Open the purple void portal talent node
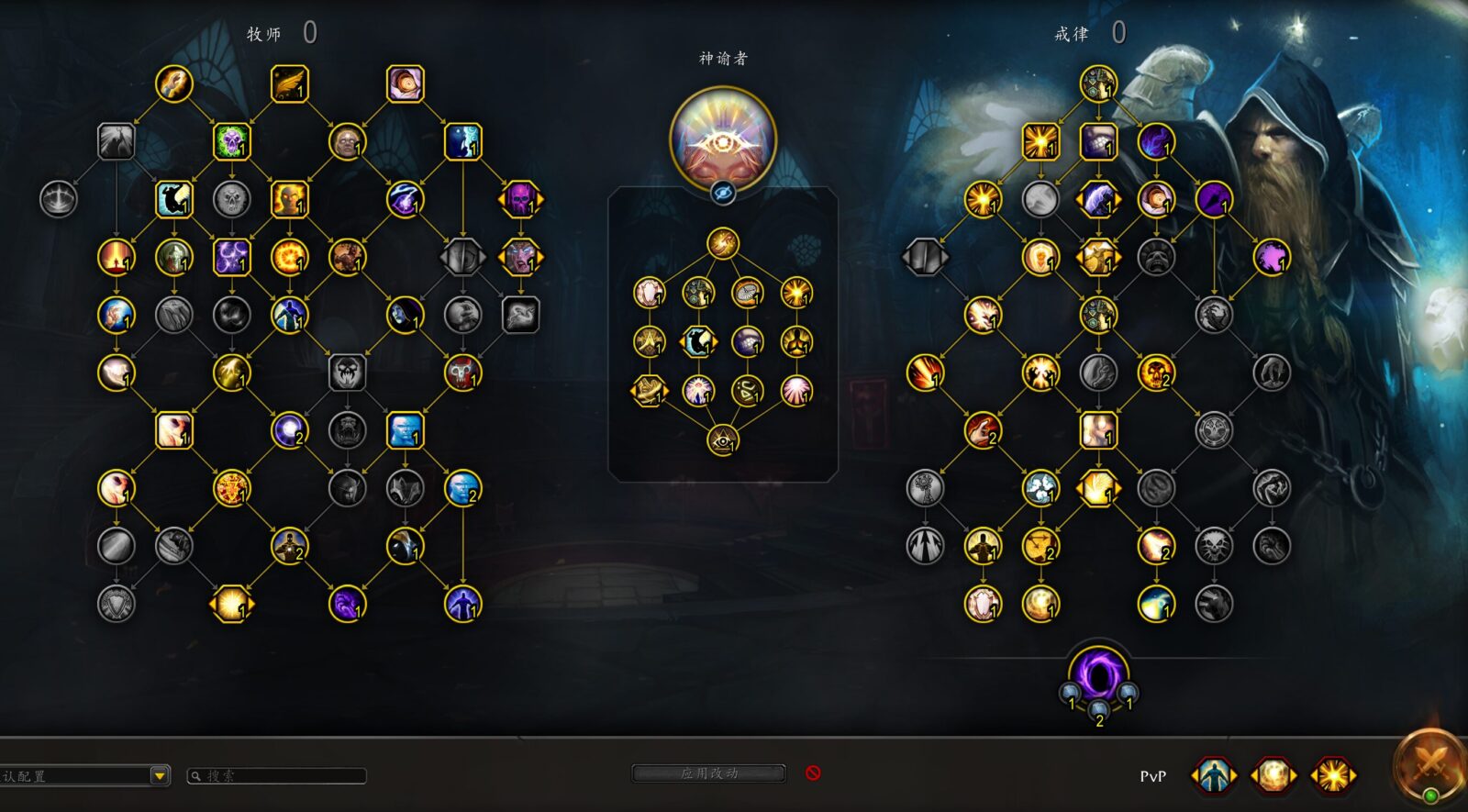The width and height of the screenshot is (1468, 812). 1098,673
